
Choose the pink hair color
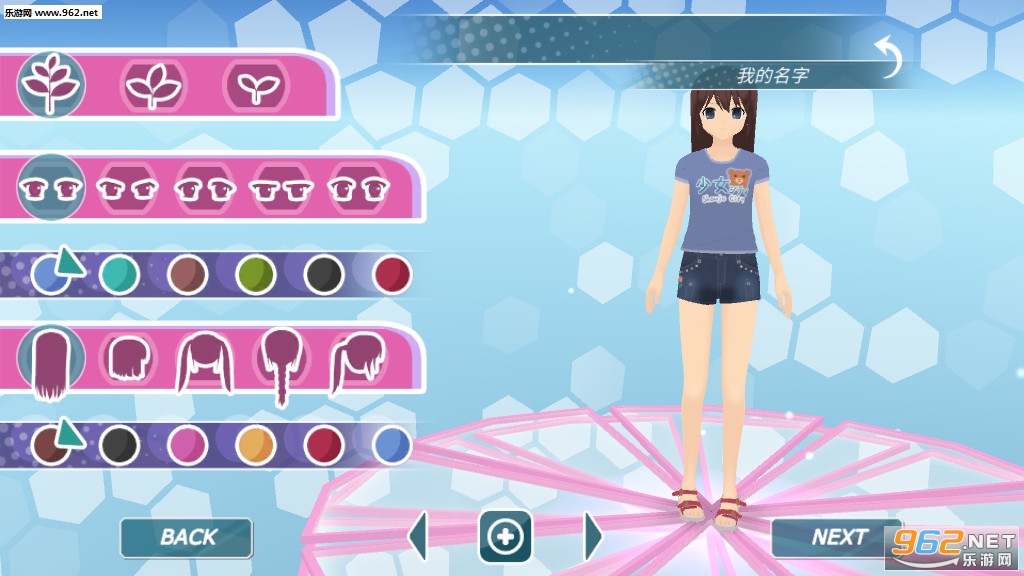187,444
